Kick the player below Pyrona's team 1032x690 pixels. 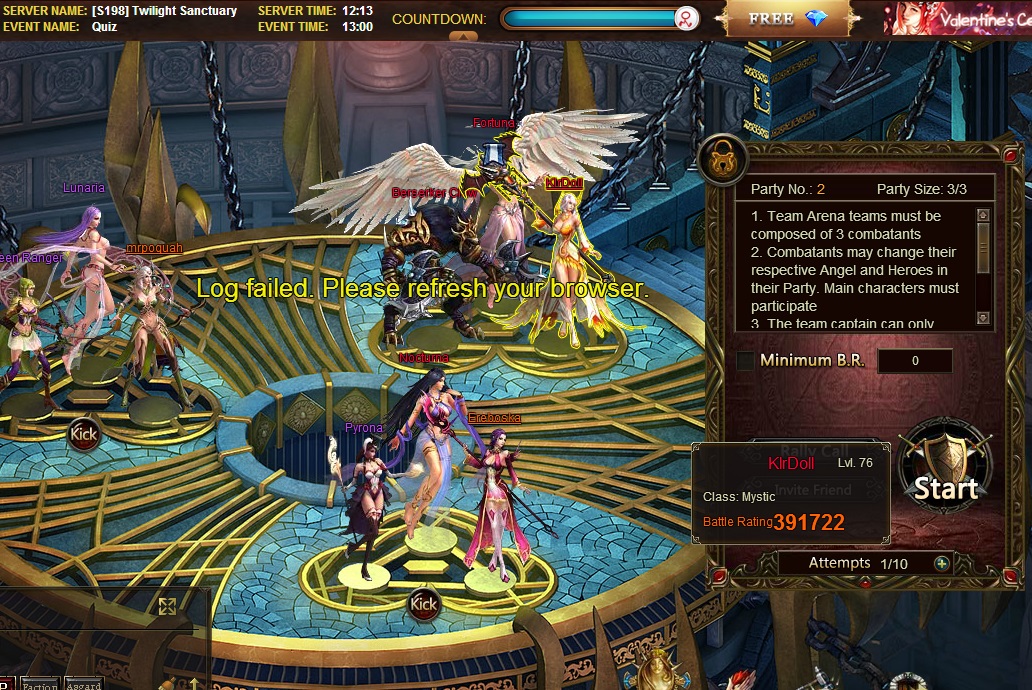pyautogui.click(x=424, y=604)
